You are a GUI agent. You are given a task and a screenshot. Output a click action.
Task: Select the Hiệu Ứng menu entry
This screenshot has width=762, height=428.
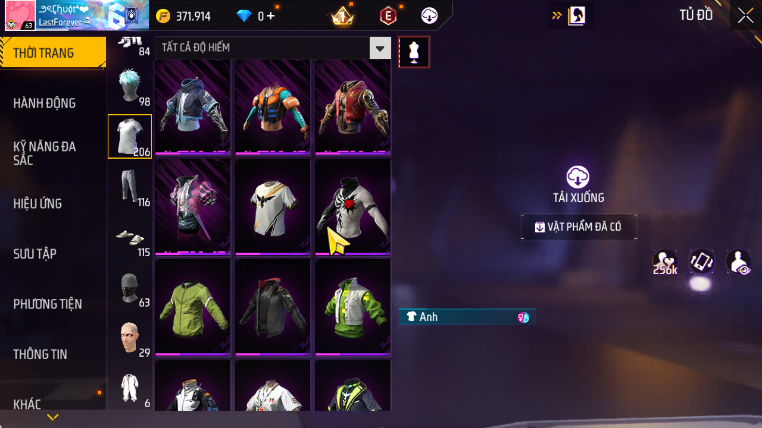point(38,203)
